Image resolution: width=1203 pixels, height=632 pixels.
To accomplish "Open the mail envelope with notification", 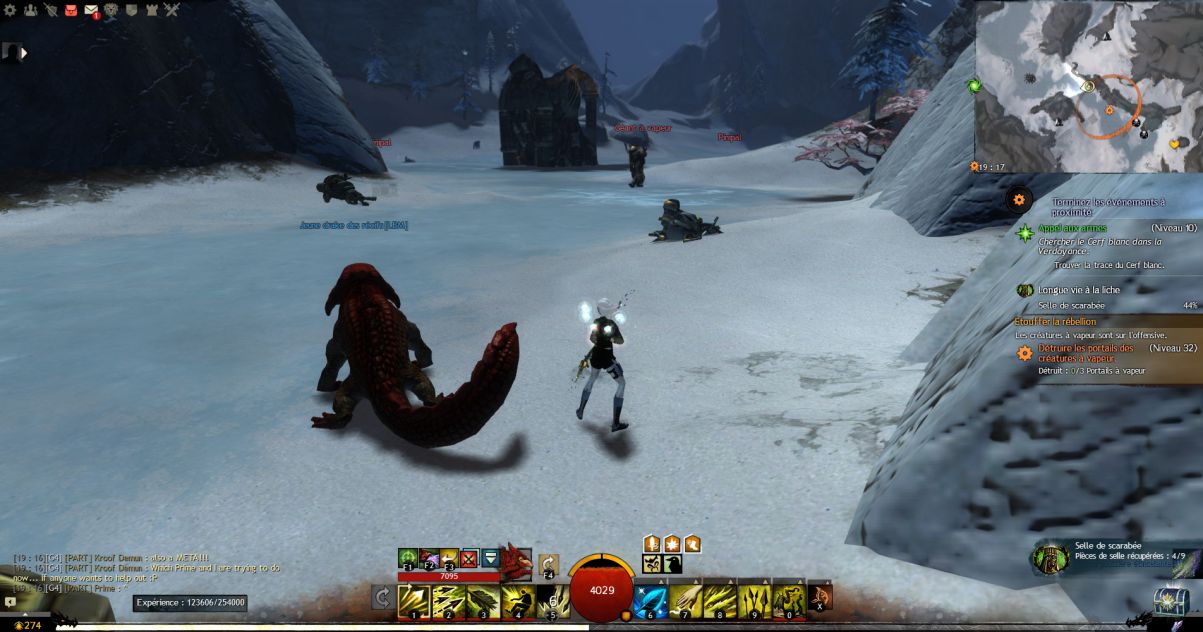I will (91, 11).
